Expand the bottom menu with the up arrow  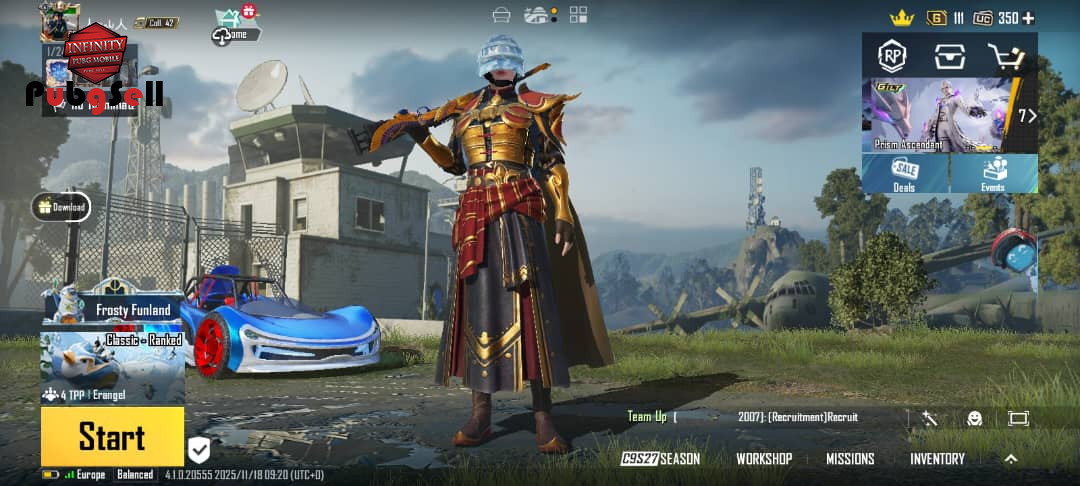[x=1011, y=459]
